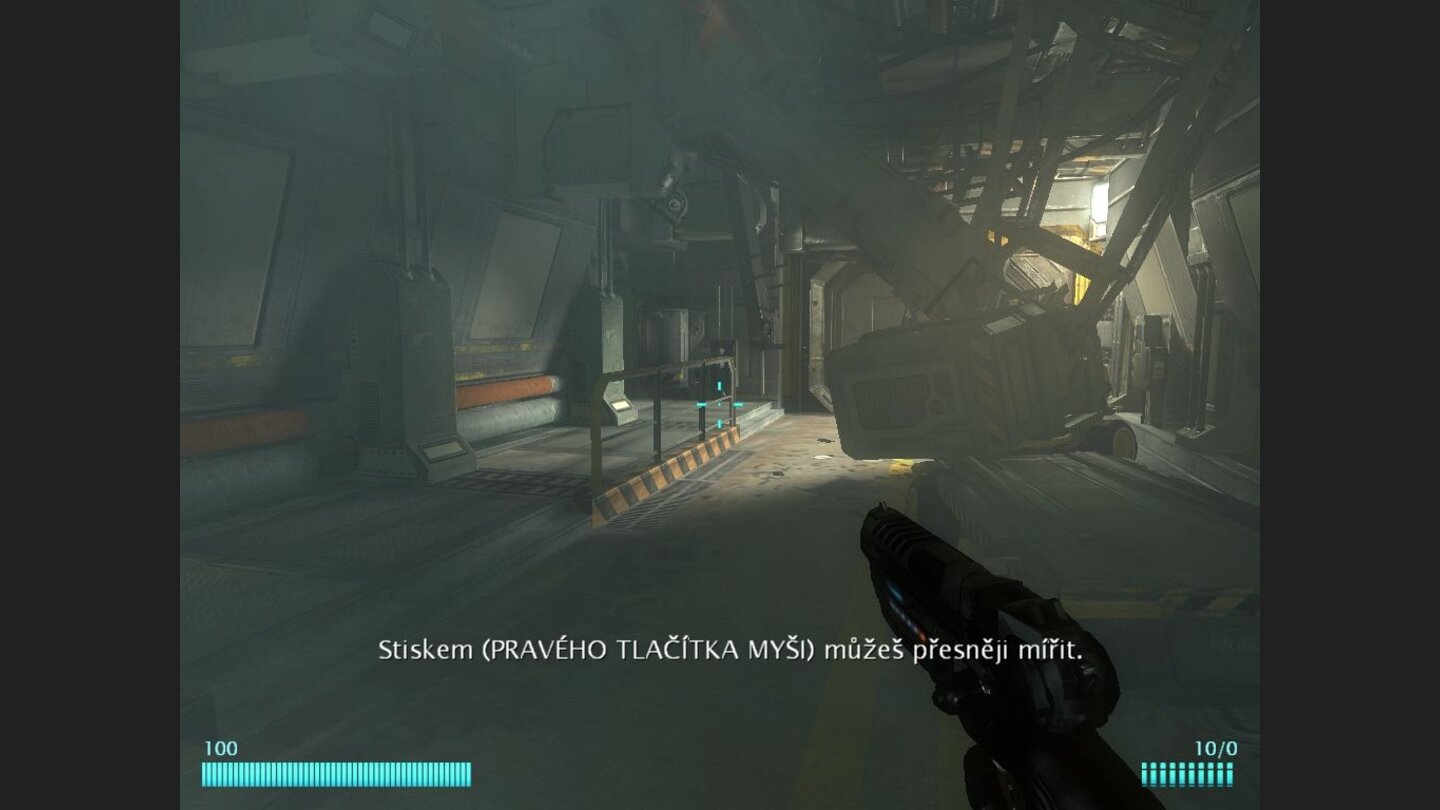Click the upper crosshair segment above center

[x=718, y=384]
